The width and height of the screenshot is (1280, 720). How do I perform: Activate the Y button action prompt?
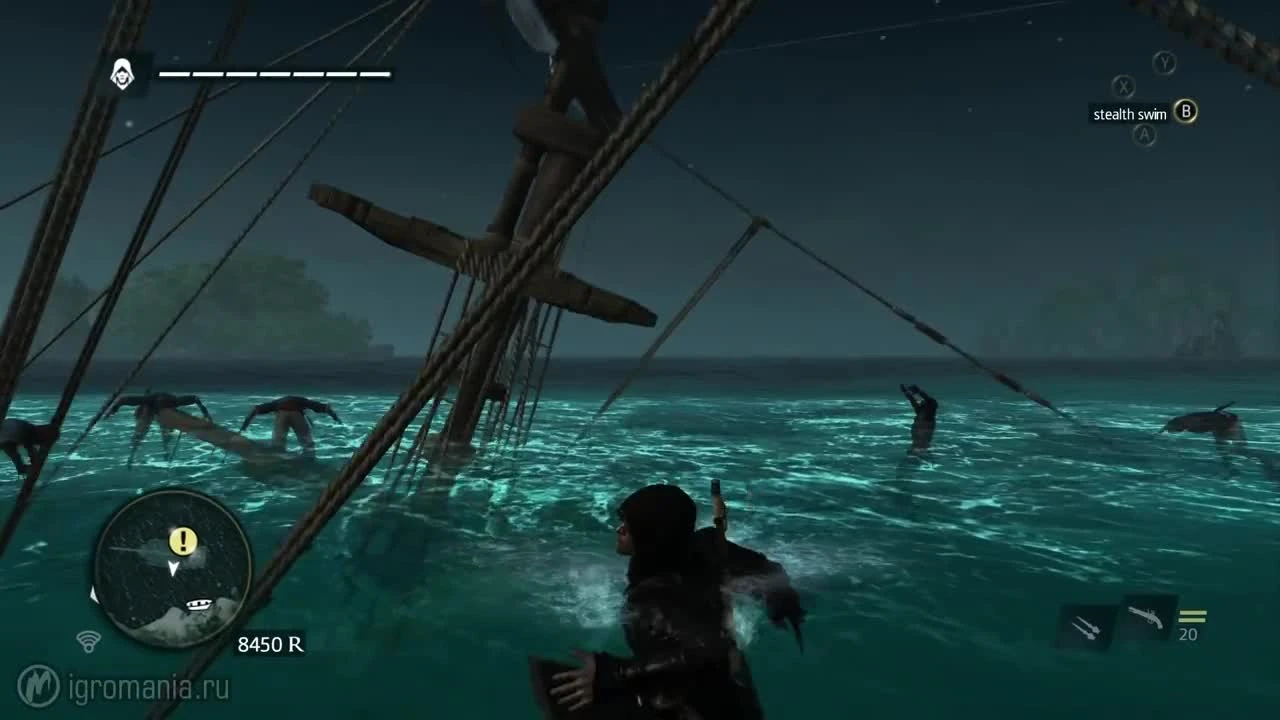click(x=1162, y=63)
